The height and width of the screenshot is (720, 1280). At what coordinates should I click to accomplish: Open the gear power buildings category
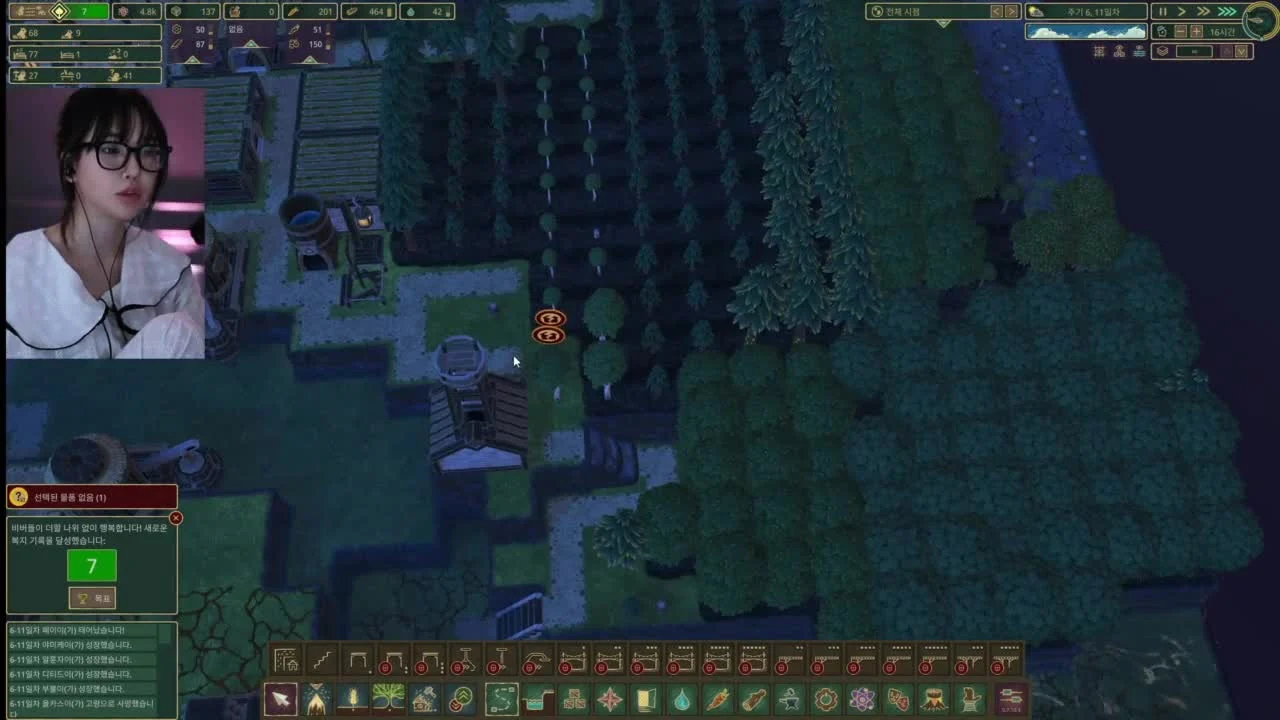[826, 698]
